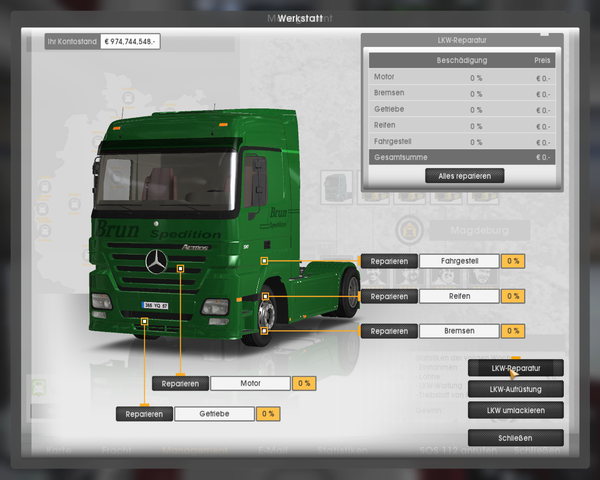Repair the Bremsen component
This screenshot has width=600, height=480.
click(389, 331)
